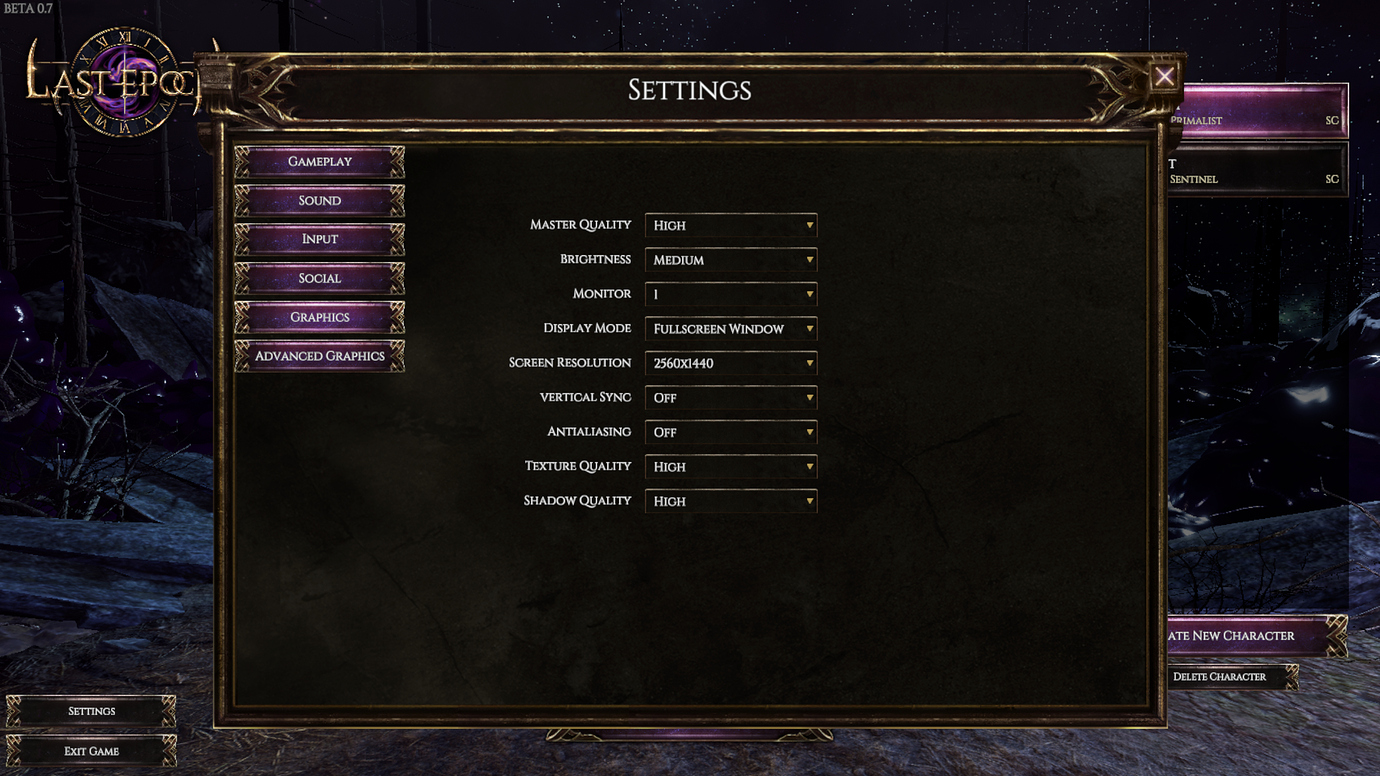The image size is (1380, 776).
Task: Change the Screen Resolution from 2560x1440
Action: 731,362
